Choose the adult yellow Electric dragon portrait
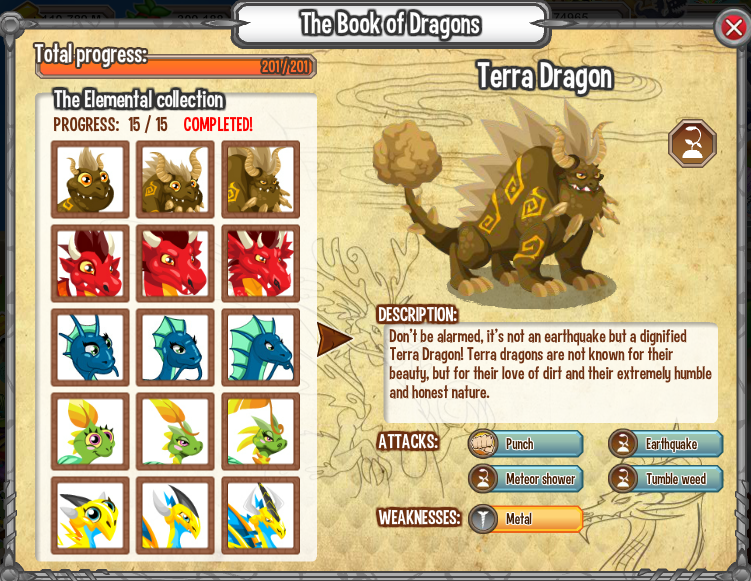Viewport: 751px width, 581px height. point(261,515)
